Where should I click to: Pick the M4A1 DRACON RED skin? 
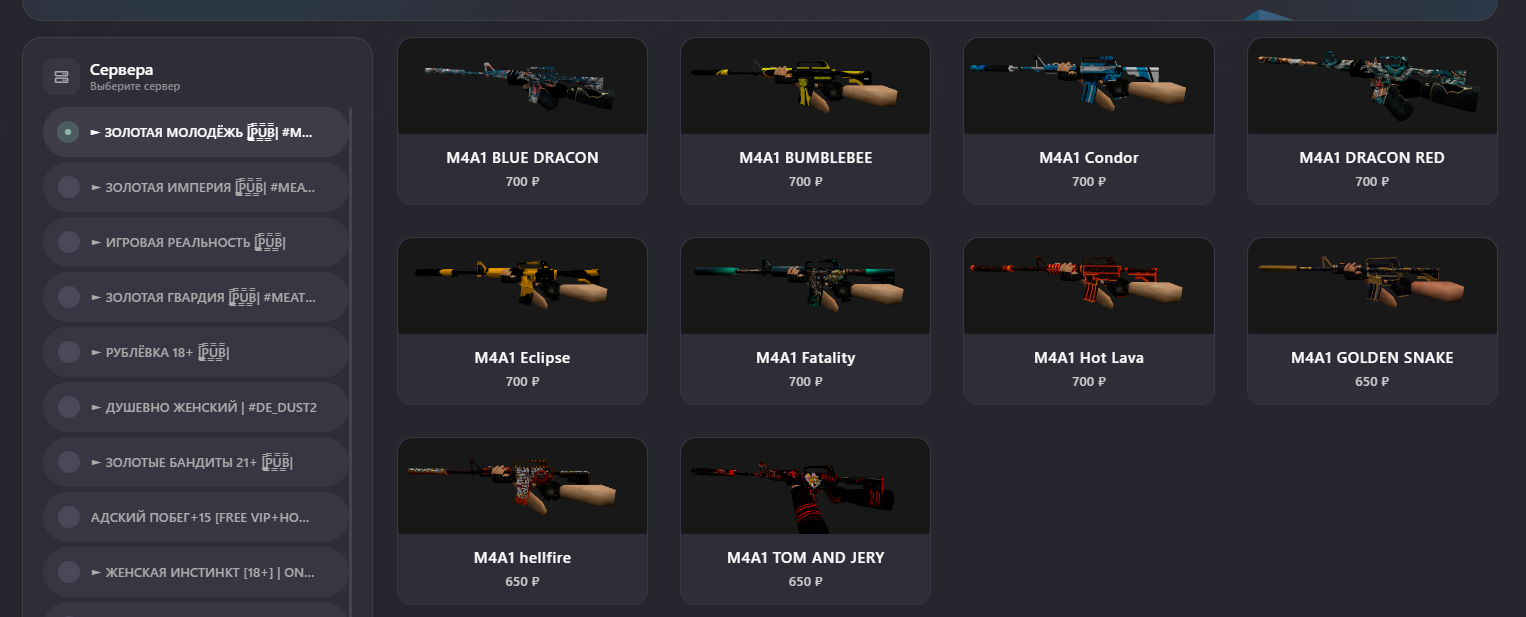1372,121
